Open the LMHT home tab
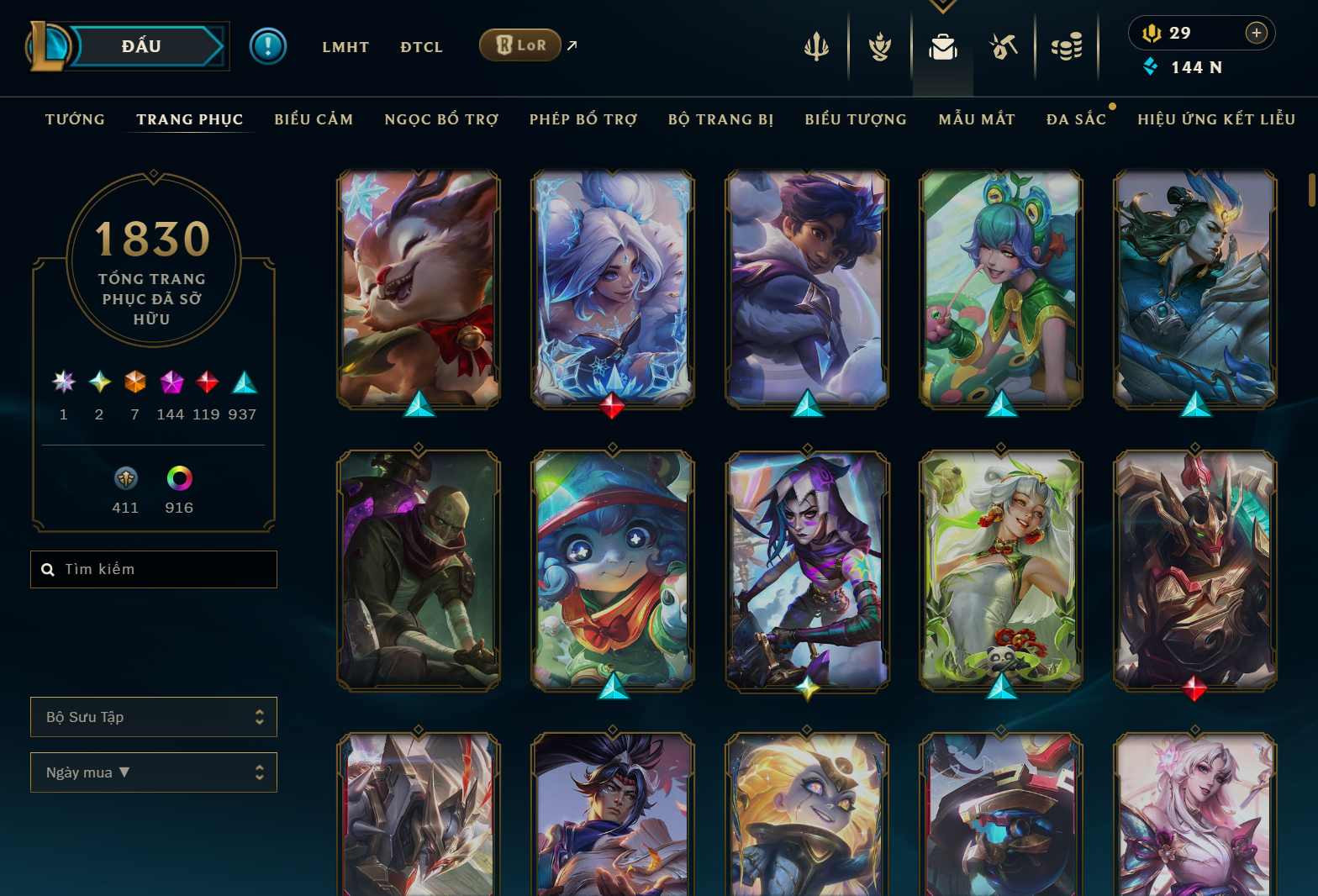The height and width of the screenshot is (896, 1318). click(x=345, y=47)
